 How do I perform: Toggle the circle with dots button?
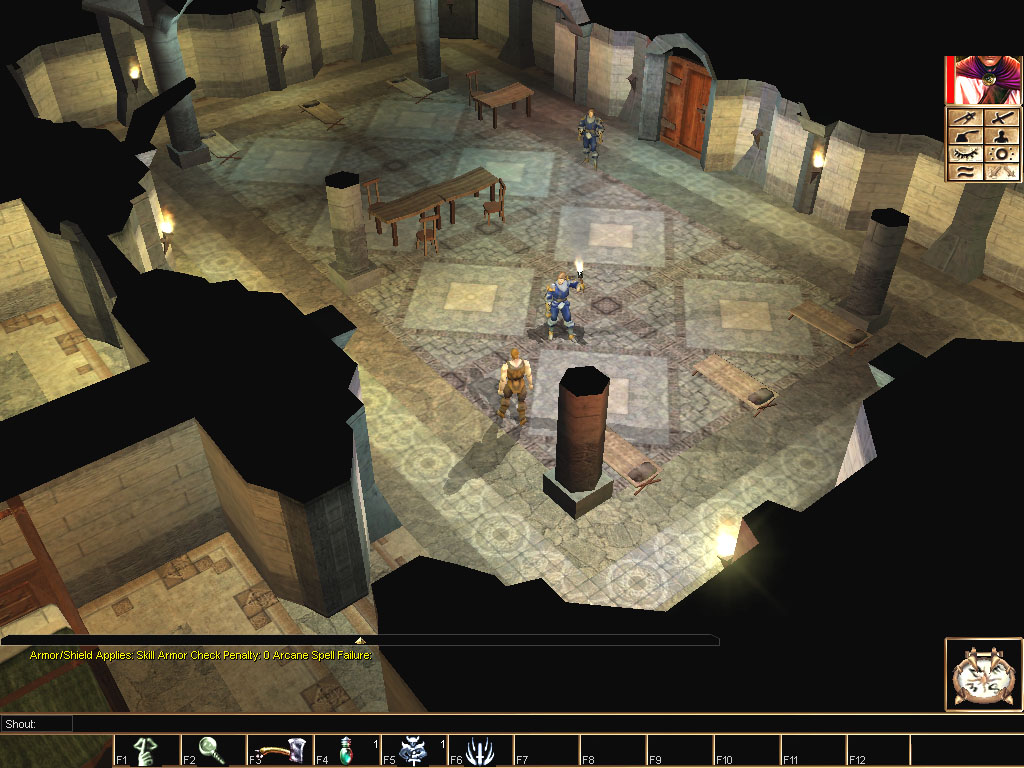pyautogui.click(x=1001, y=154)
